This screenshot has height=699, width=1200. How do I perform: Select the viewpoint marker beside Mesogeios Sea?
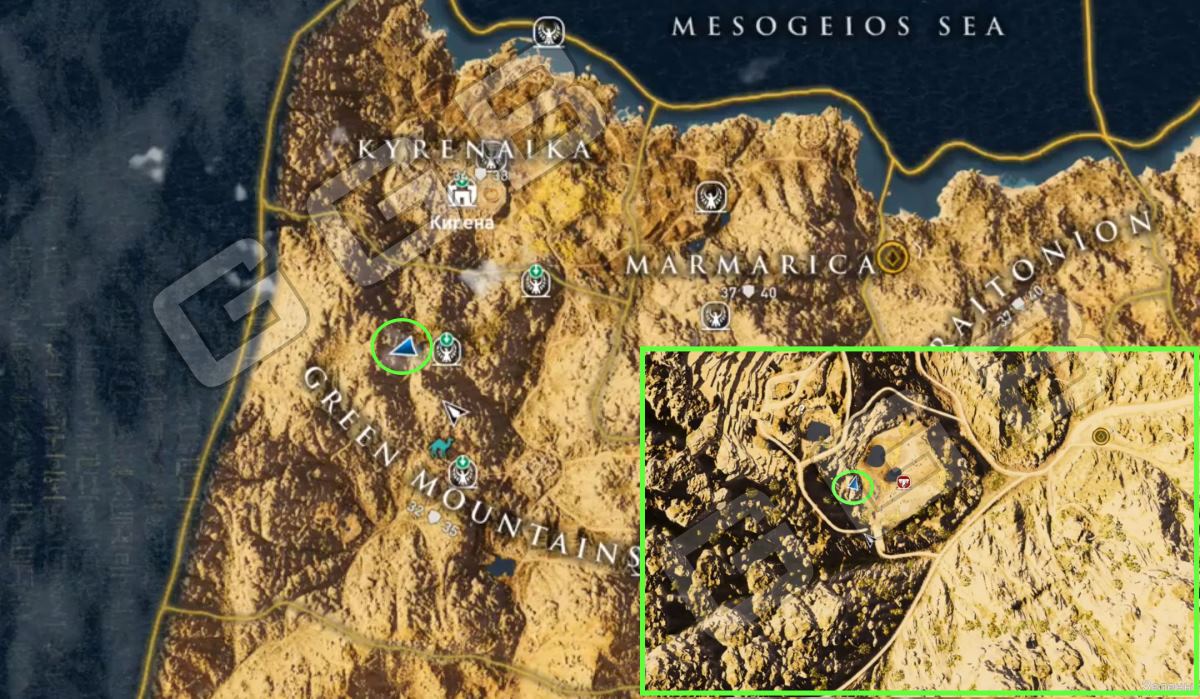click(x=547, y=33)
